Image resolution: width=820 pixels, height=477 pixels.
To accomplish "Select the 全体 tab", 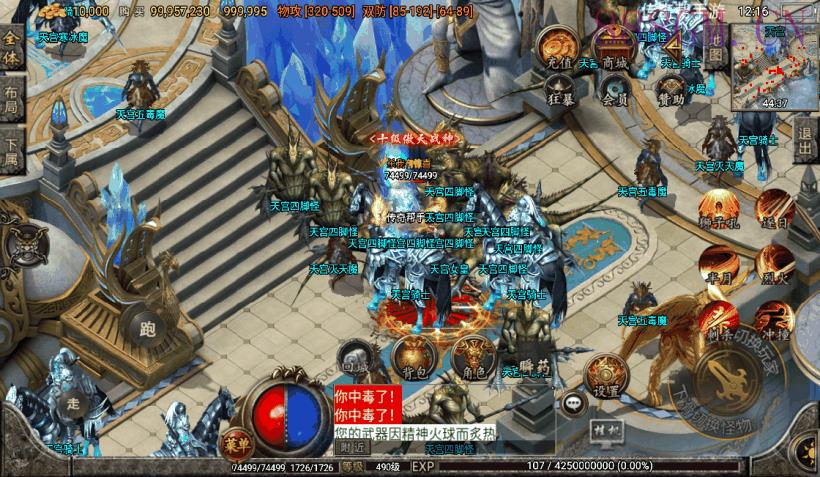I will pos(12,47).
